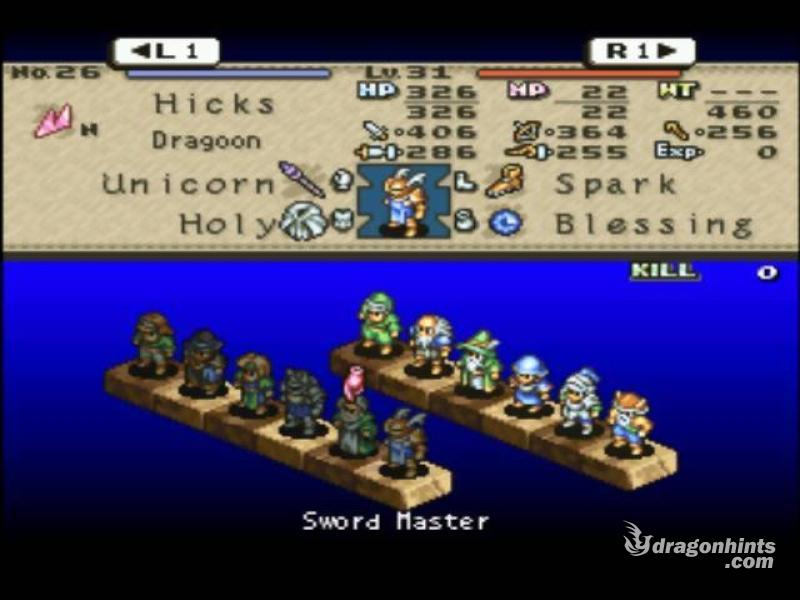The image size is (800, 600).
Task: Click Hicks's Dragoon portrait in the status panel
Action: [x=404, y=201]
